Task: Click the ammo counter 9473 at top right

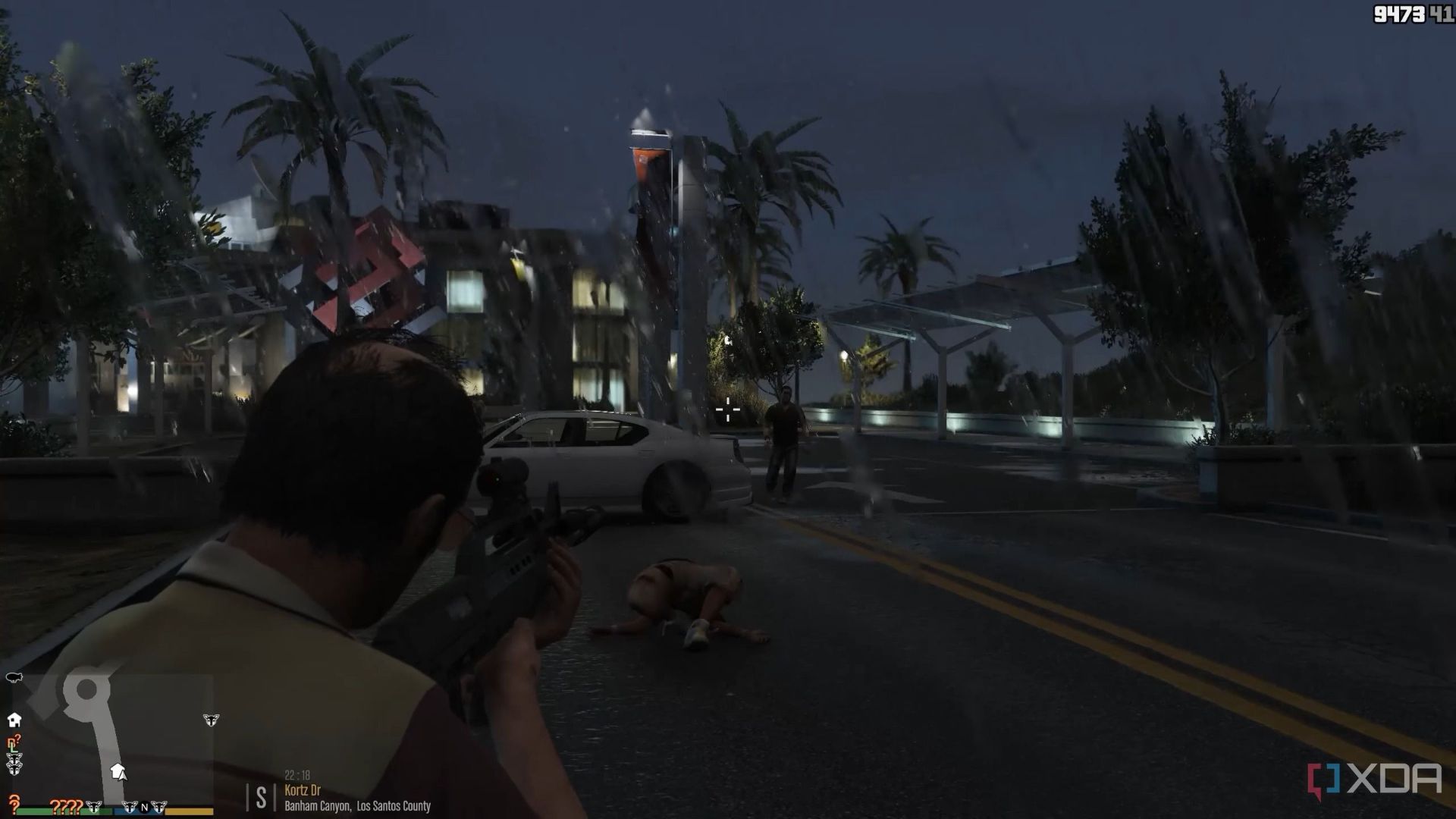Action: point(1401,12)
